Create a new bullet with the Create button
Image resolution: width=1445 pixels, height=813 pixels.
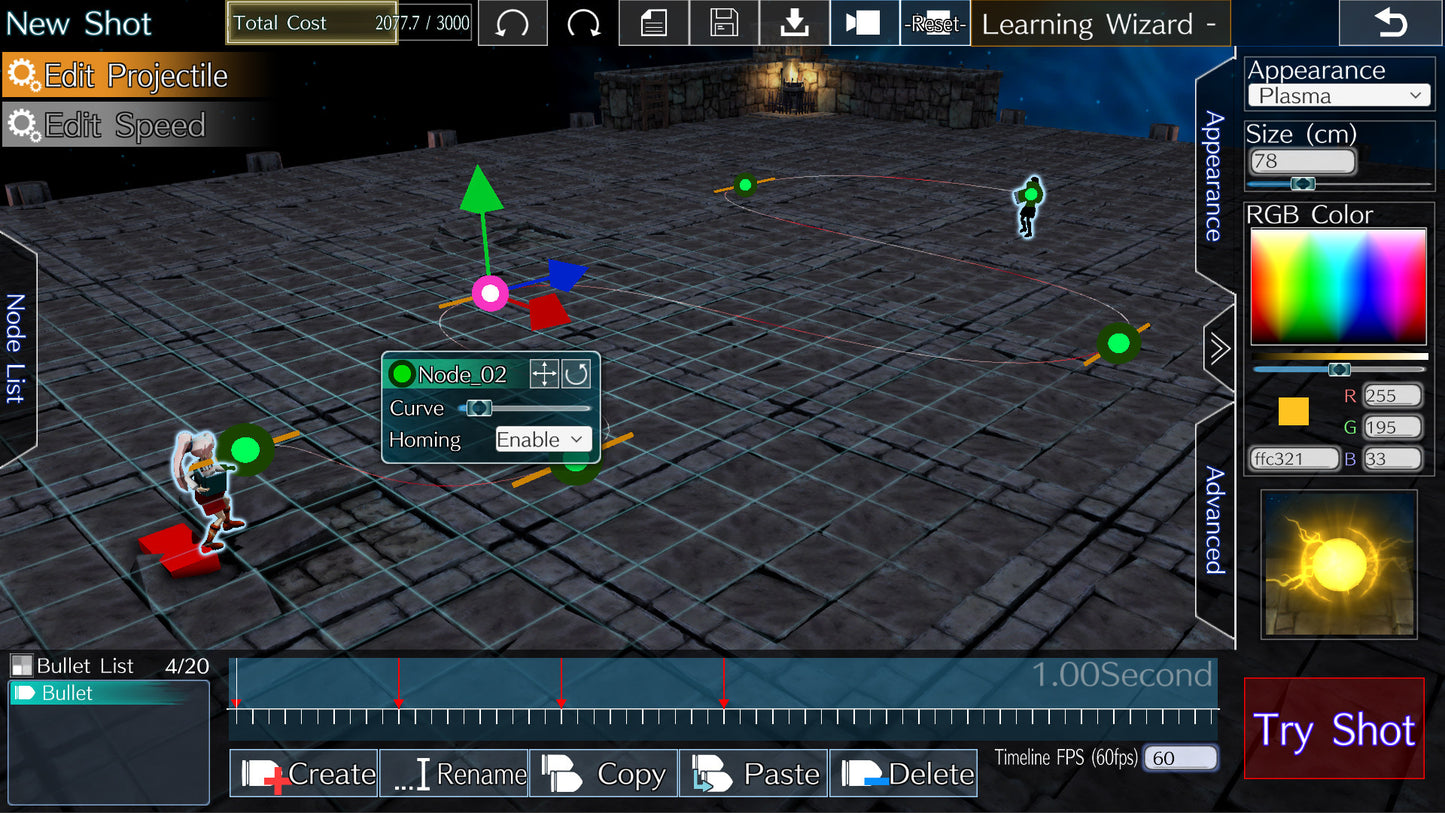coord(304,773)
